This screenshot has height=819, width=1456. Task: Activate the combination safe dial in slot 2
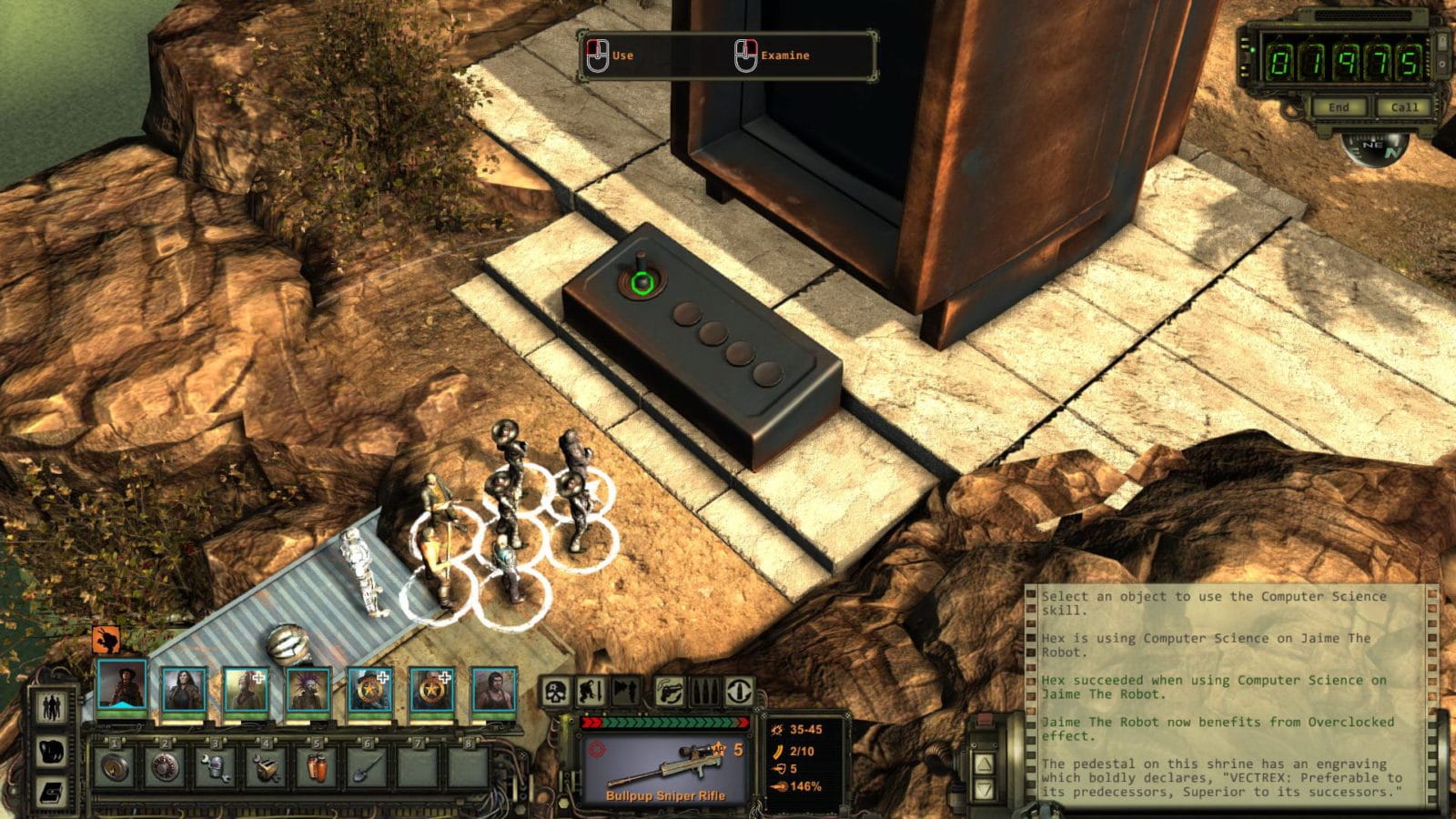165,767
